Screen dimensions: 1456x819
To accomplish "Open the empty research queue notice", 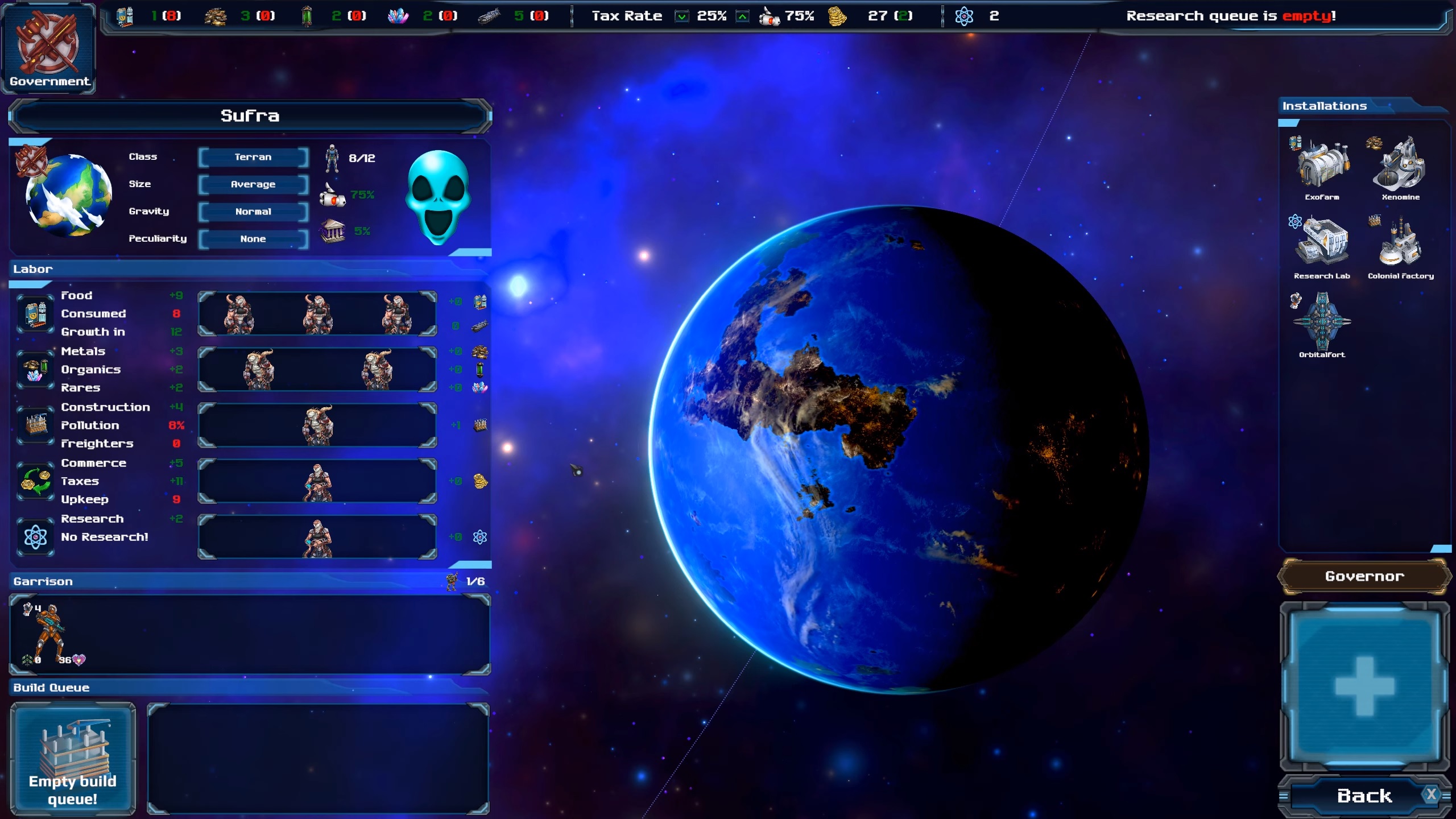I will [1231, 16].
